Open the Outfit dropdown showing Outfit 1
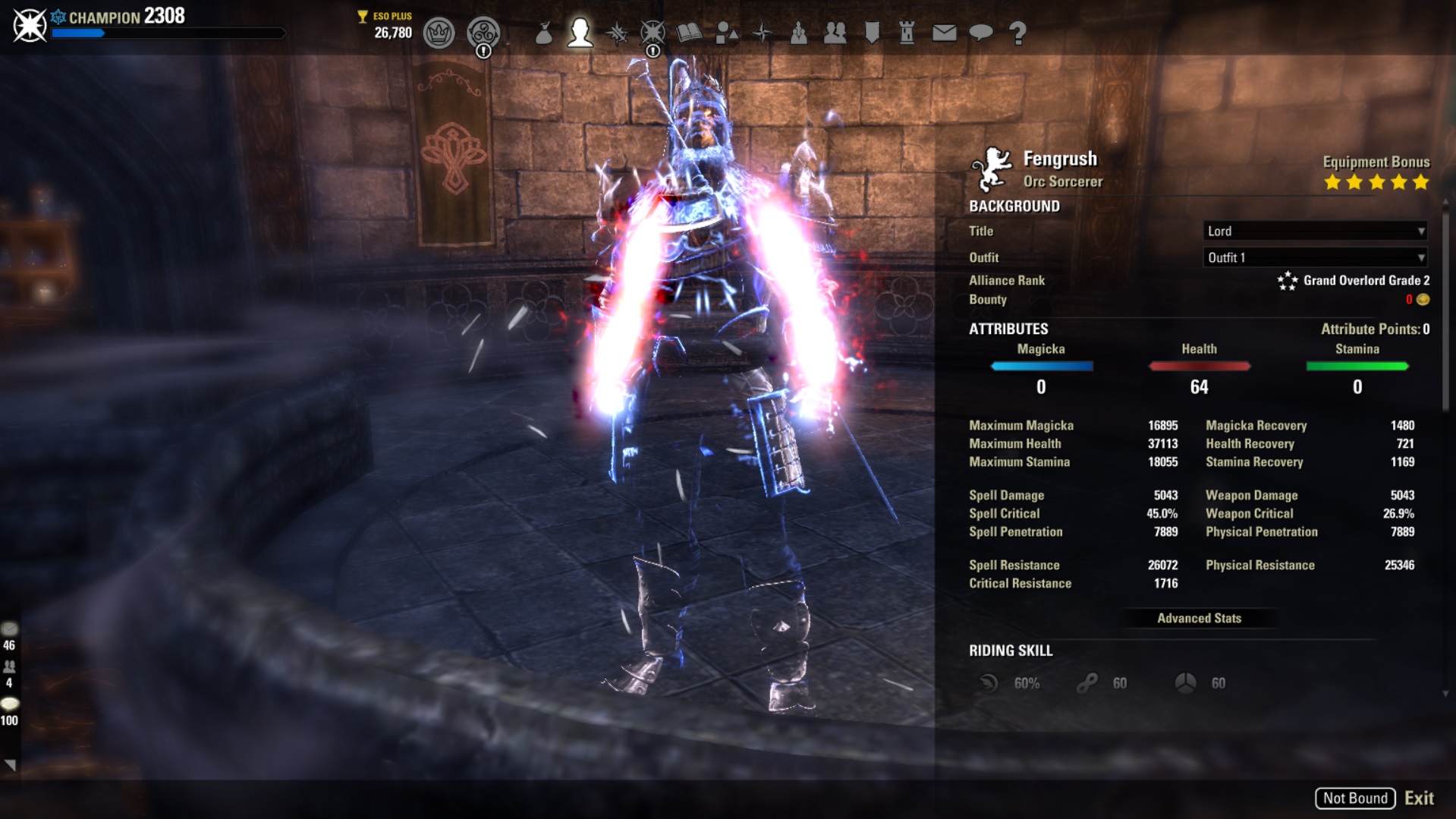Viewport: 1456px width, 819px height. (1315, 257)
